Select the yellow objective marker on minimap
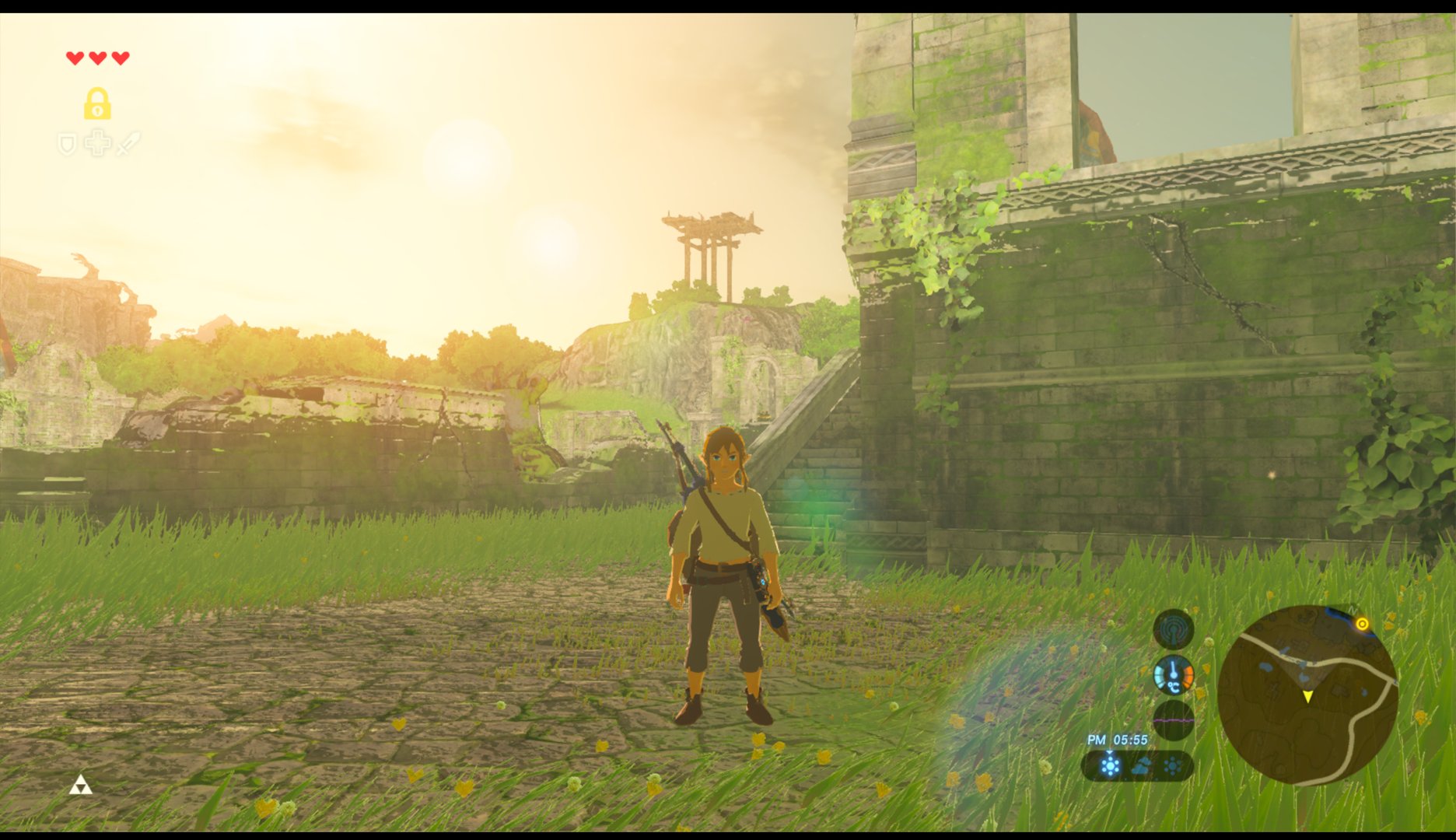 pos(1362,624)
